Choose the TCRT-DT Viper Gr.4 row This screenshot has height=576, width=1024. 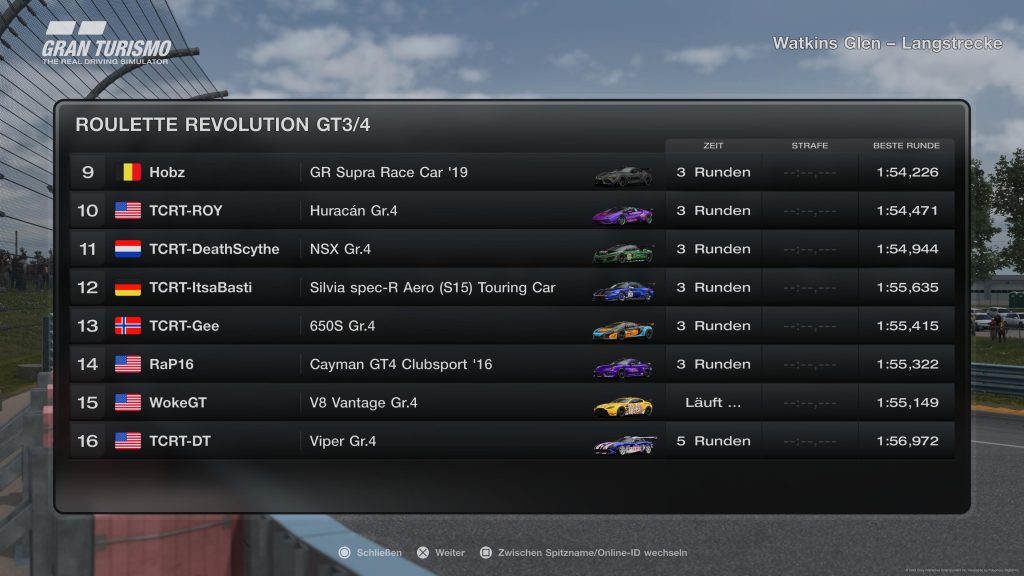tap(511, 441)
